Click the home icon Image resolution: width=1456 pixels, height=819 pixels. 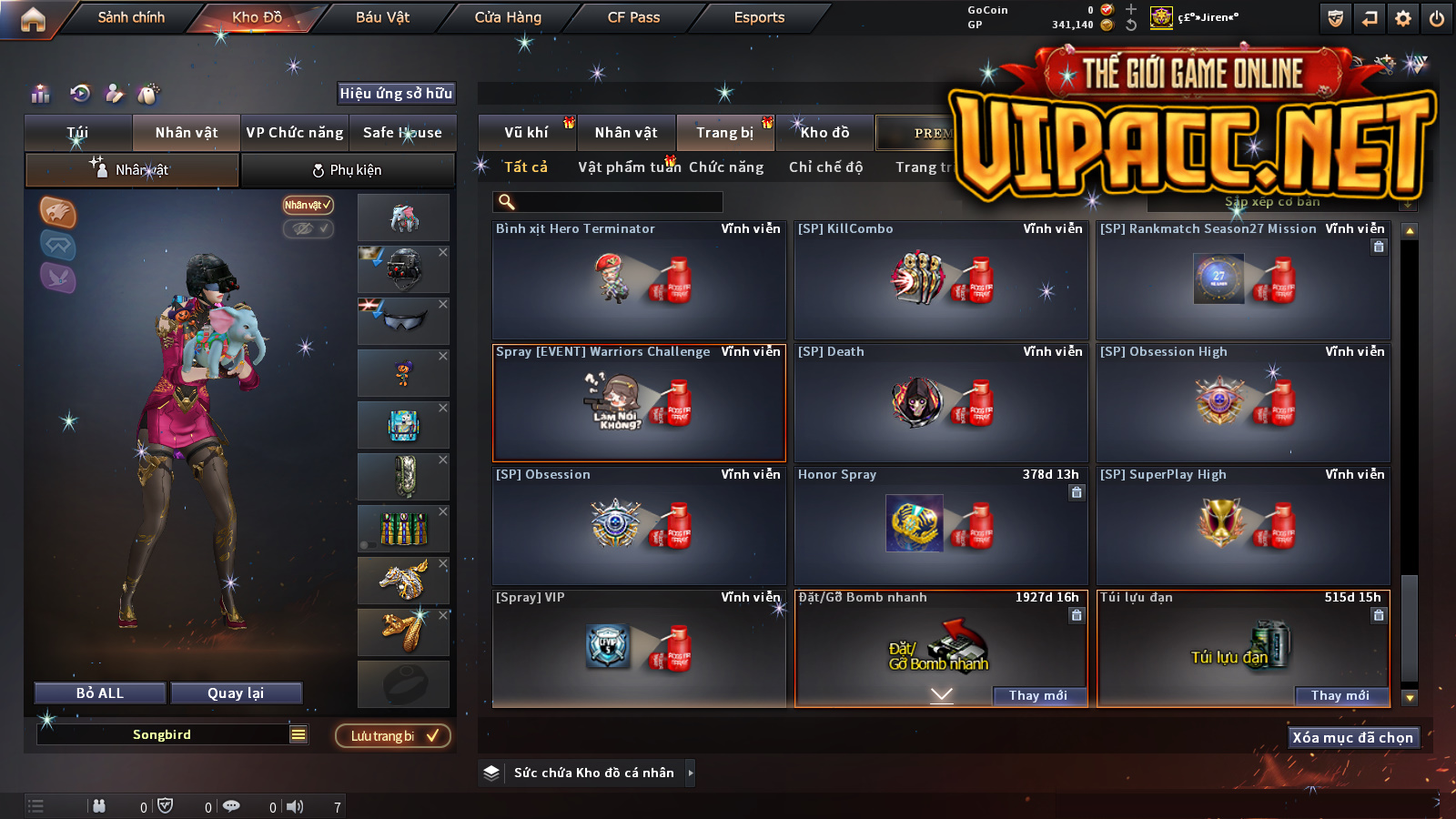(33, 19)
